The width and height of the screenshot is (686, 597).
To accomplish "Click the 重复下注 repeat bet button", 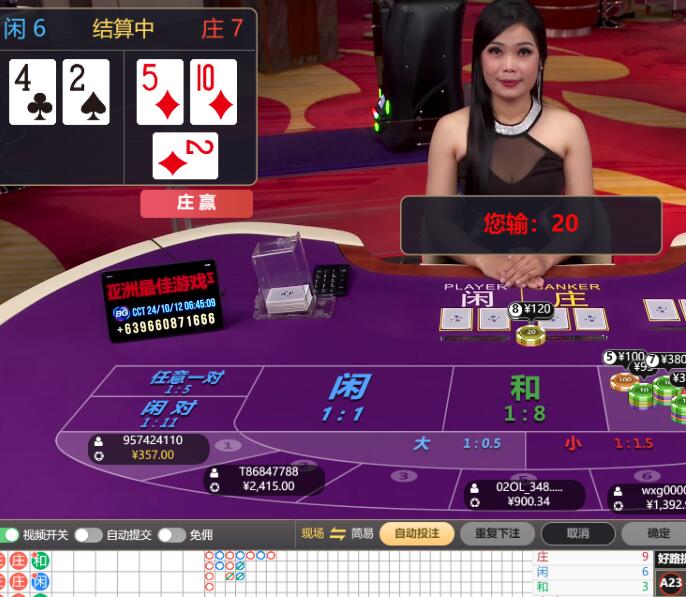I will point(497,533).
